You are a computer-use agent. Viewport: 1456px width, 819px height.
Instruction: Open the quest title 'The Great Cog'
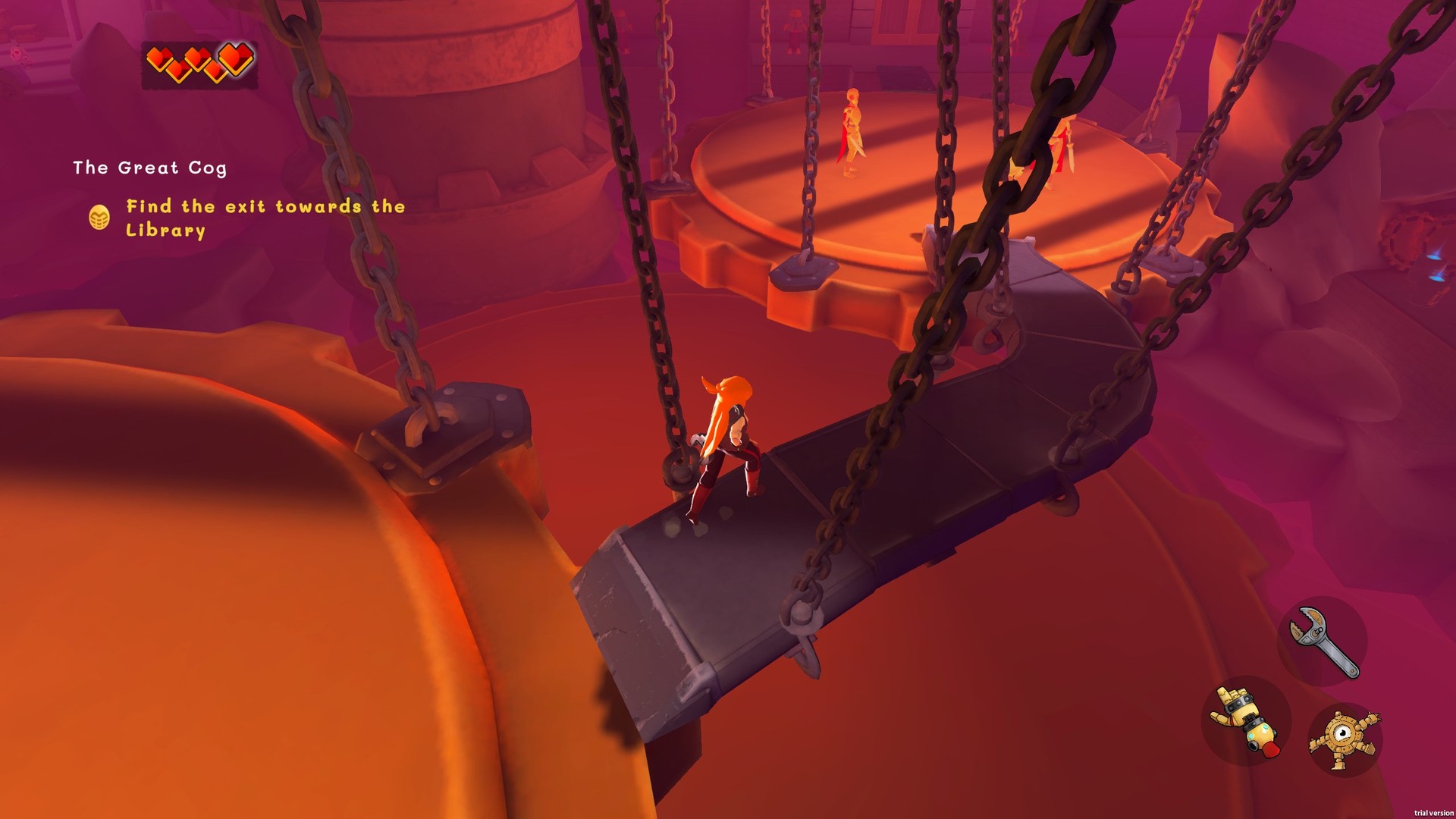(150, 168)
